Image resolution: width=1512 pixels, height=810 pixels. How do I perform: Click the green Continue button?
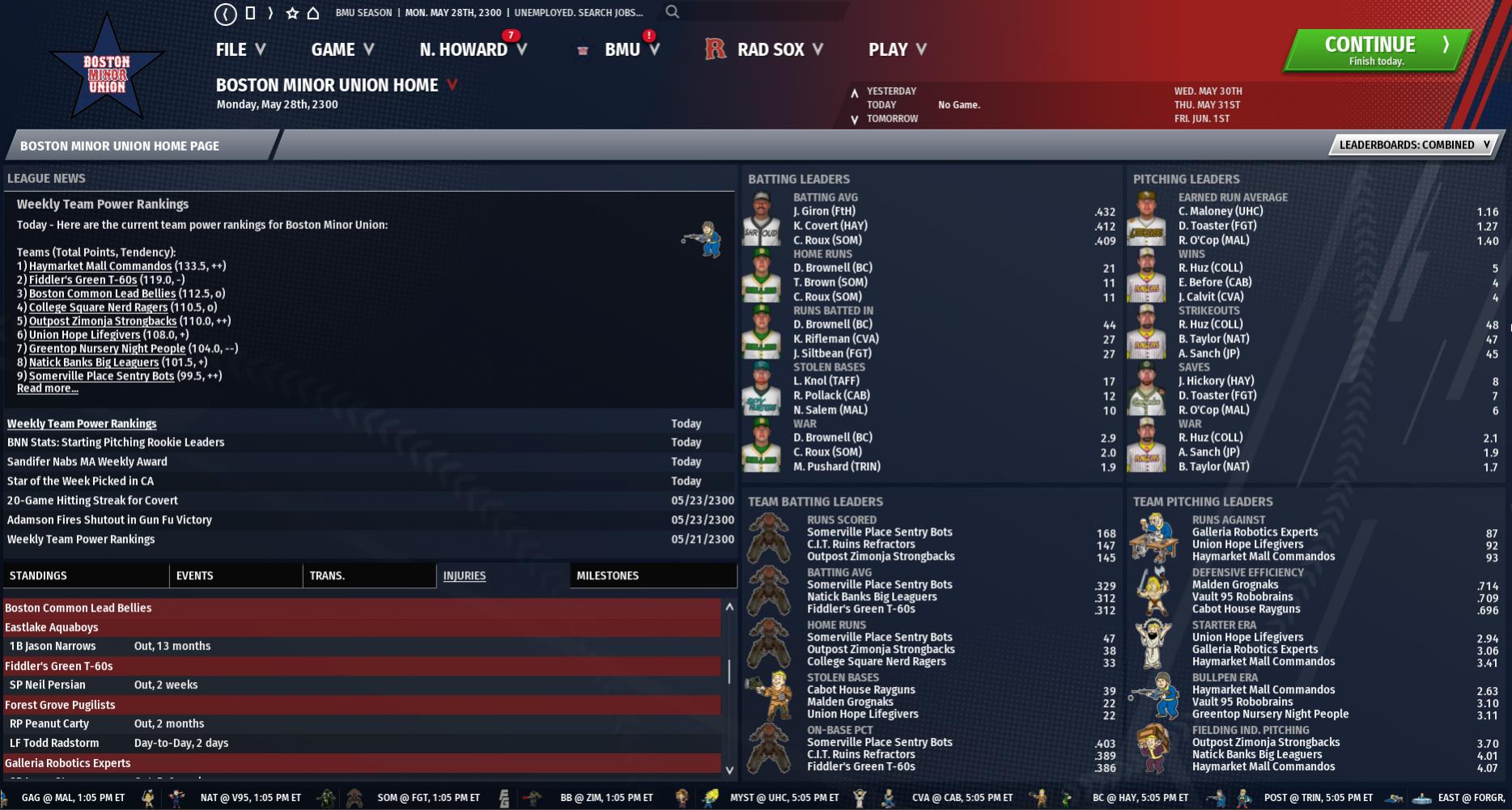(x=1376, y=50)
